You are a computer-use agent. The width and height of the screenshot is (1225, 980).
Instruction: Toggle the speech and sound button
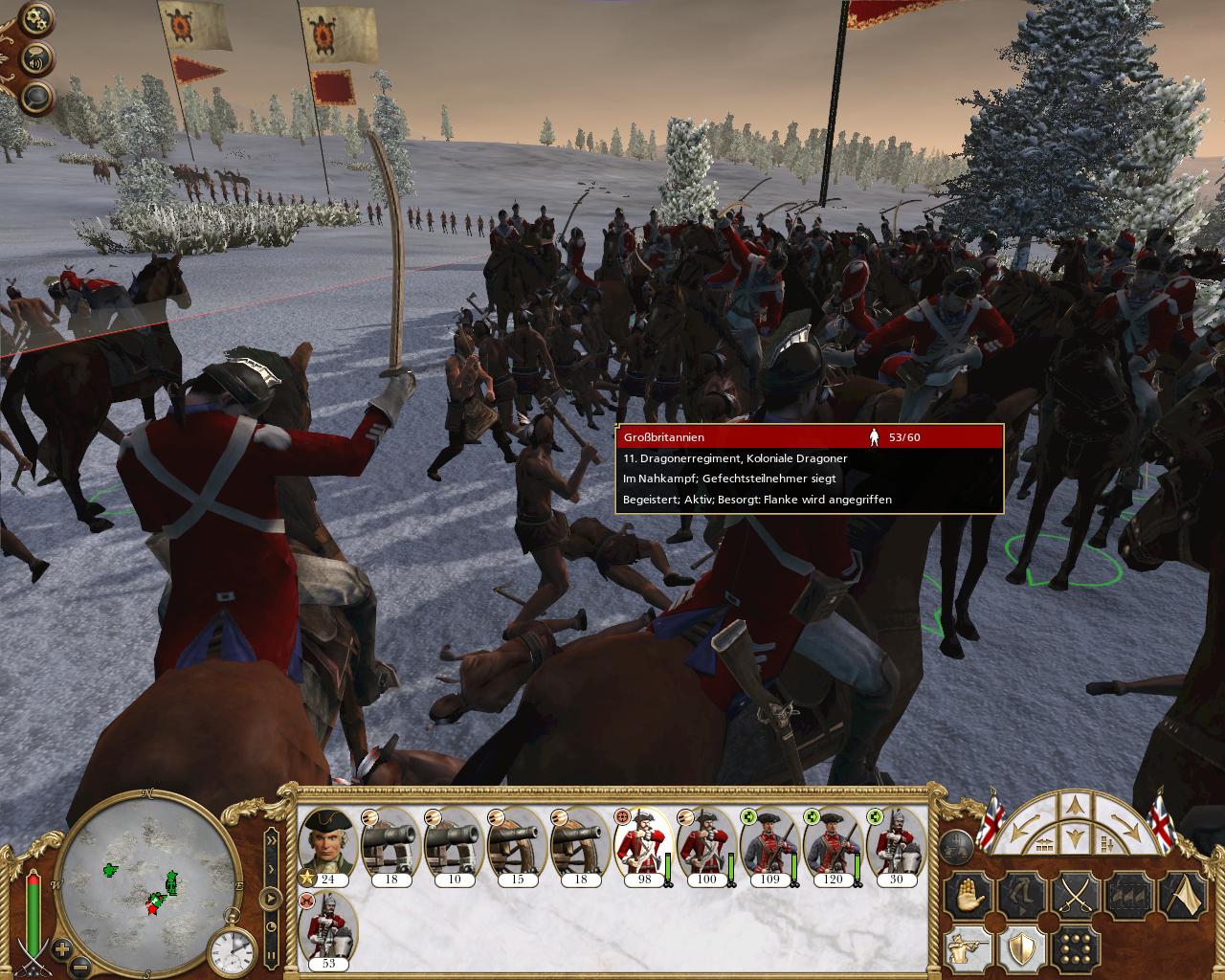36,58
